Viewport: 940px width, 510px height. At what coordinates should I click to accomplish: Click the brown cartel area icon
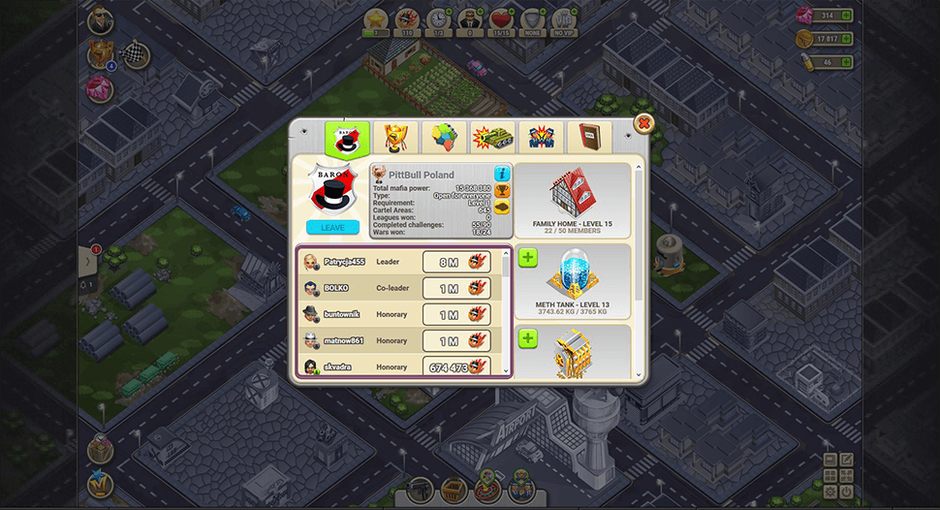click(502, 207)
